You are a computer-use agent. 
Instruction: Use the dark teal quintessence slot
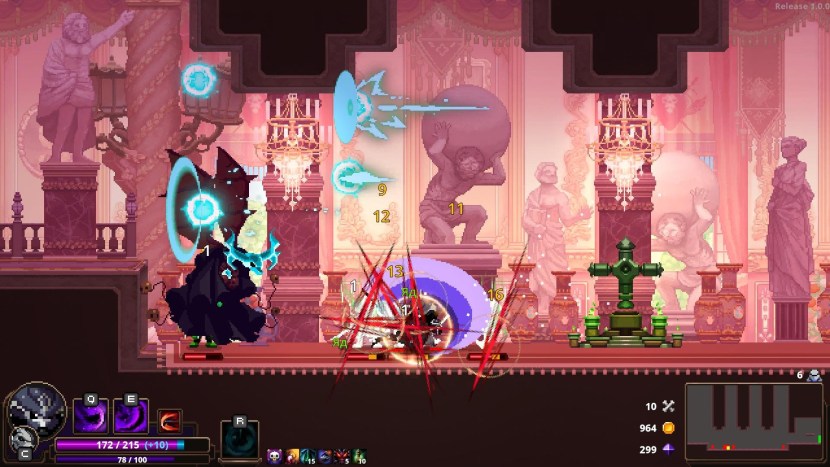click(240, 440)
